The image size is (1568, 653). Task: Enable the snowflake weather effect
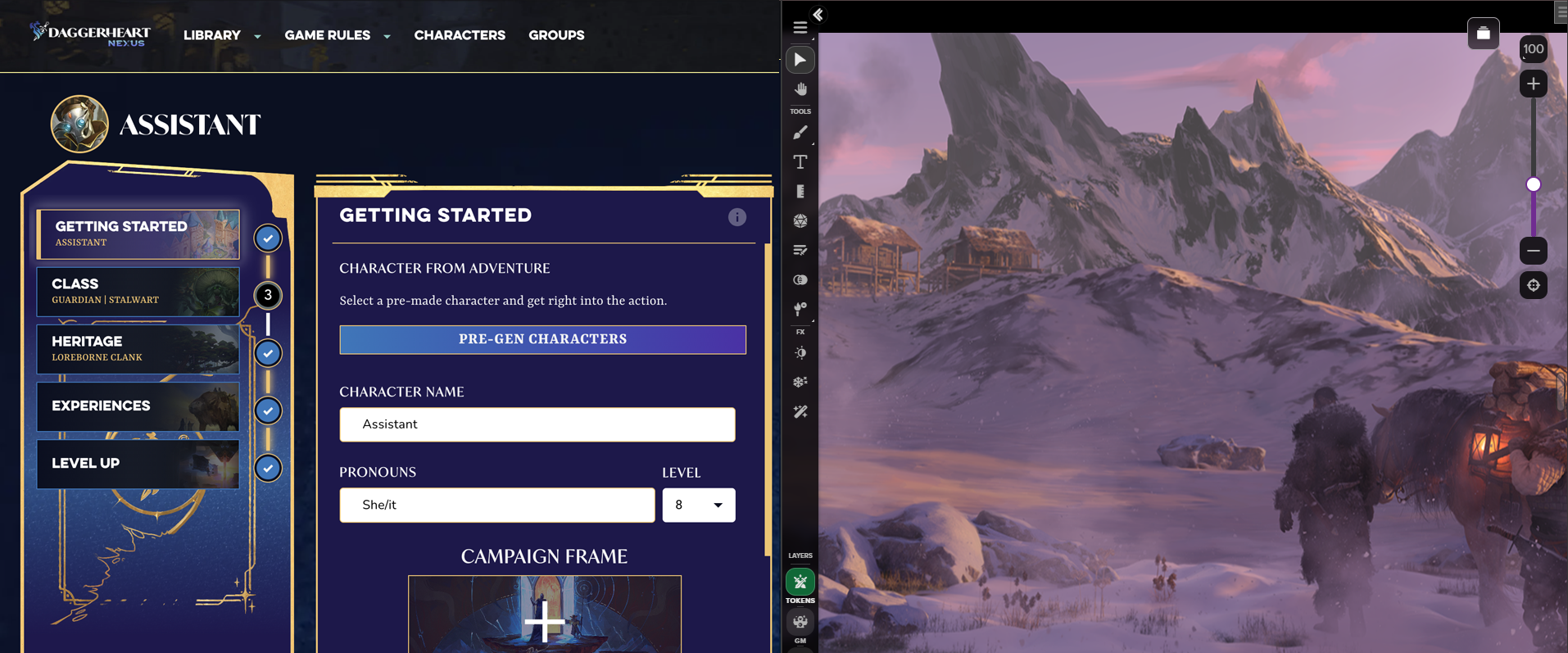[800, 382]
